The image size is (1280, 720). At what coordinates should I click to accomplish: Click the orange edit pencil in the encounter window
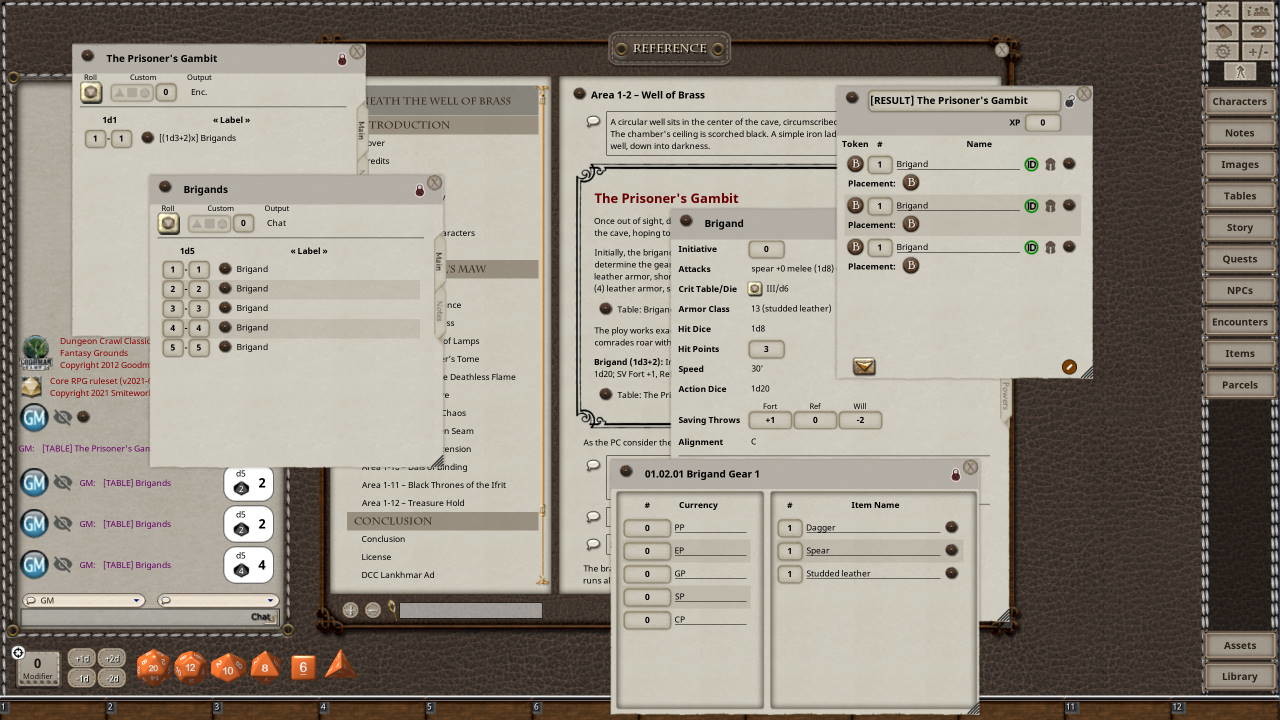click(1069, 367)
